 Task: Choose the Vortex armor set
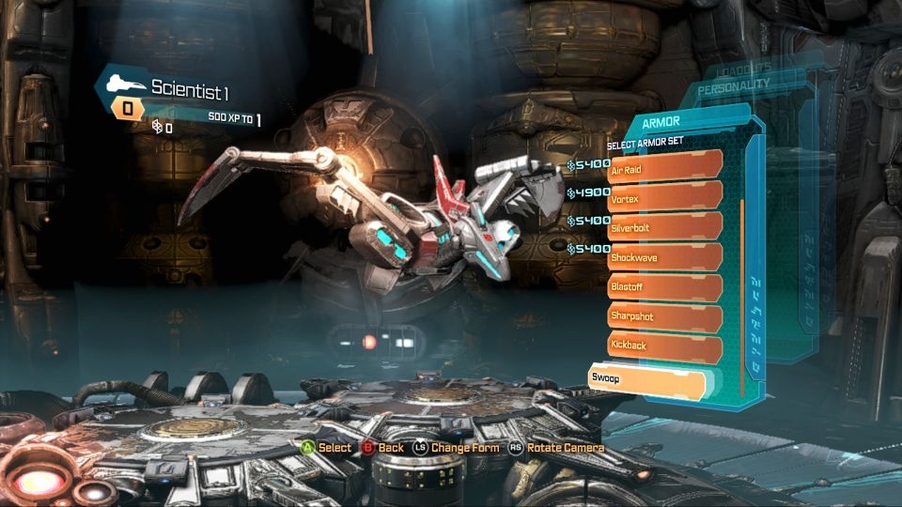click(665, 197)
